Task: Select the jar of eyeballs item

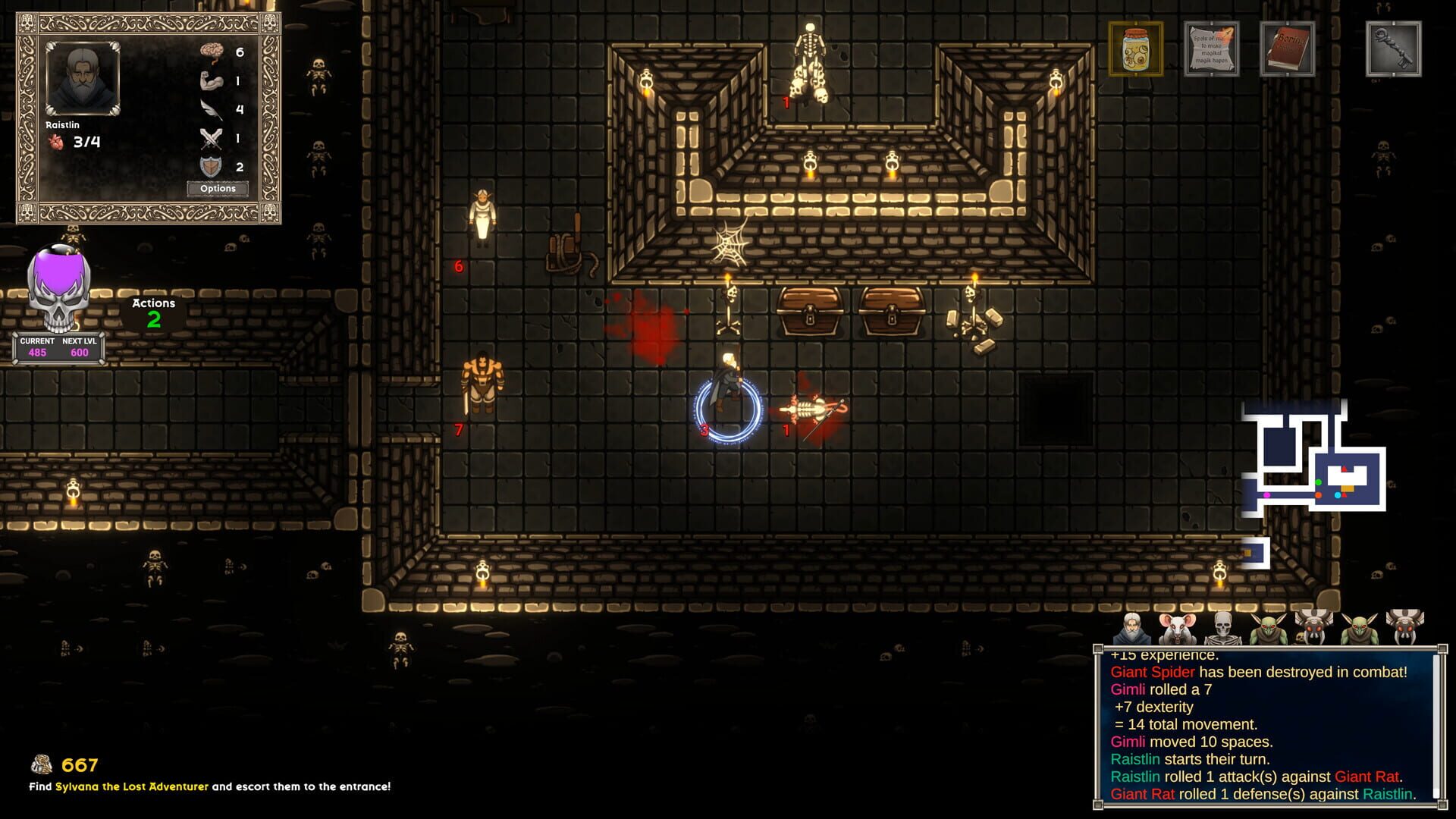Action: (1135, 49)
